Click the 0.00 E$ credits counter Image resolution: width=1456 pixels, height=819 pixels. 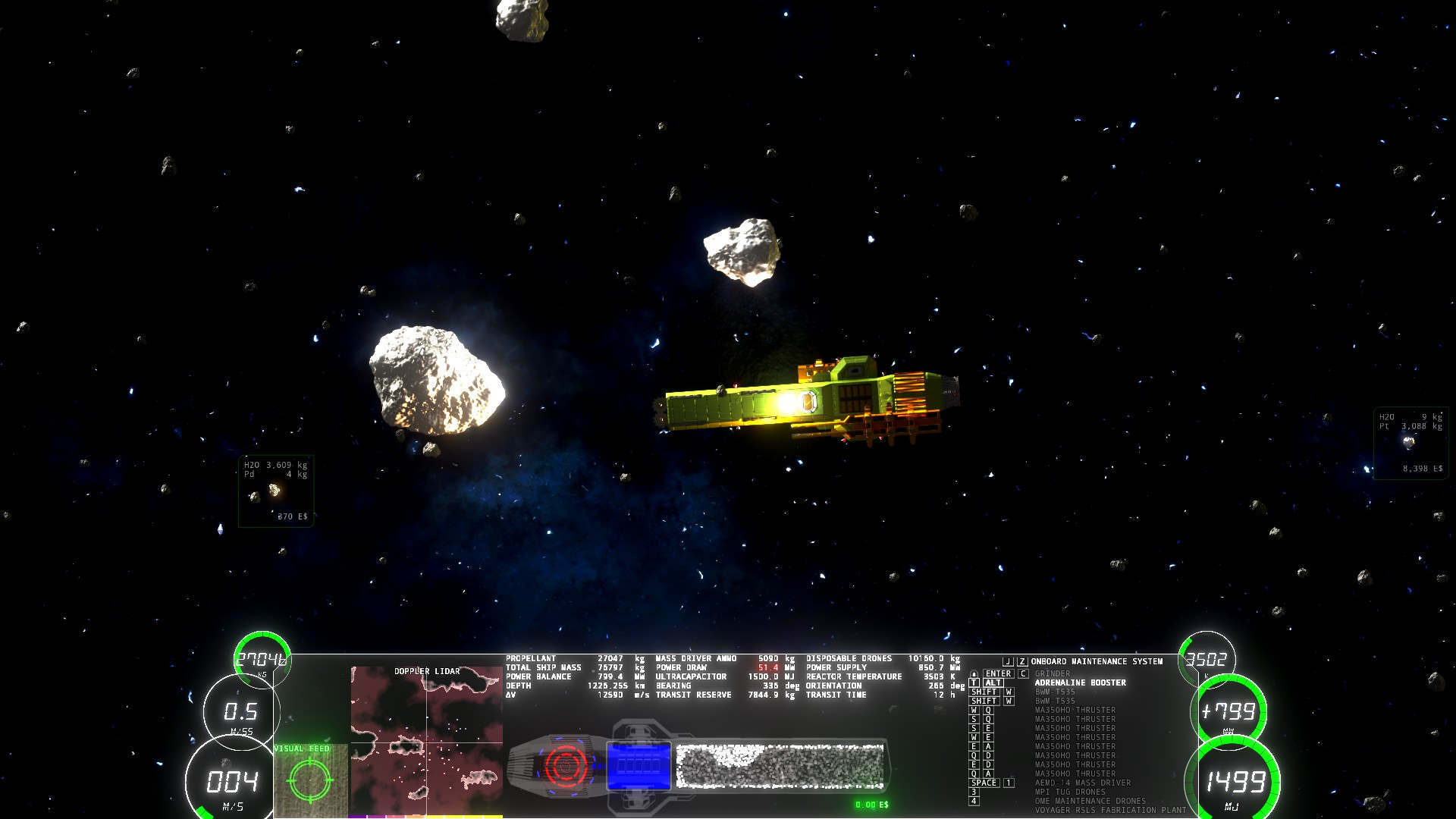872,805
